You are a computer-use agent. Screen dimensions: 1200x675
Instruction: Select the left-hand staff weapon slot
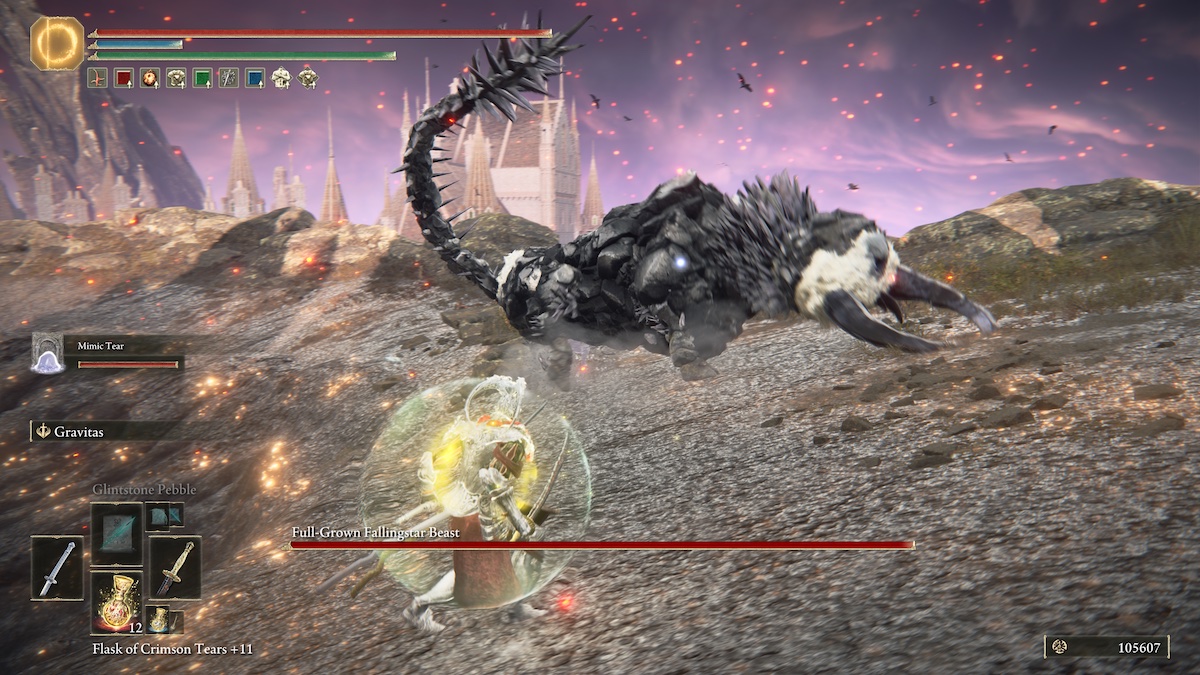click(57, 567)
